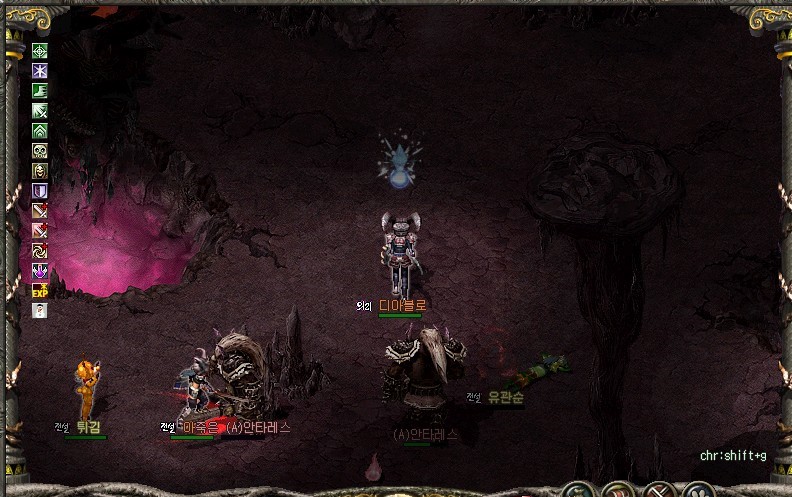This screenshot has height=497, width=792.
Task: Open the crossed swords round button
Action: 659,491
